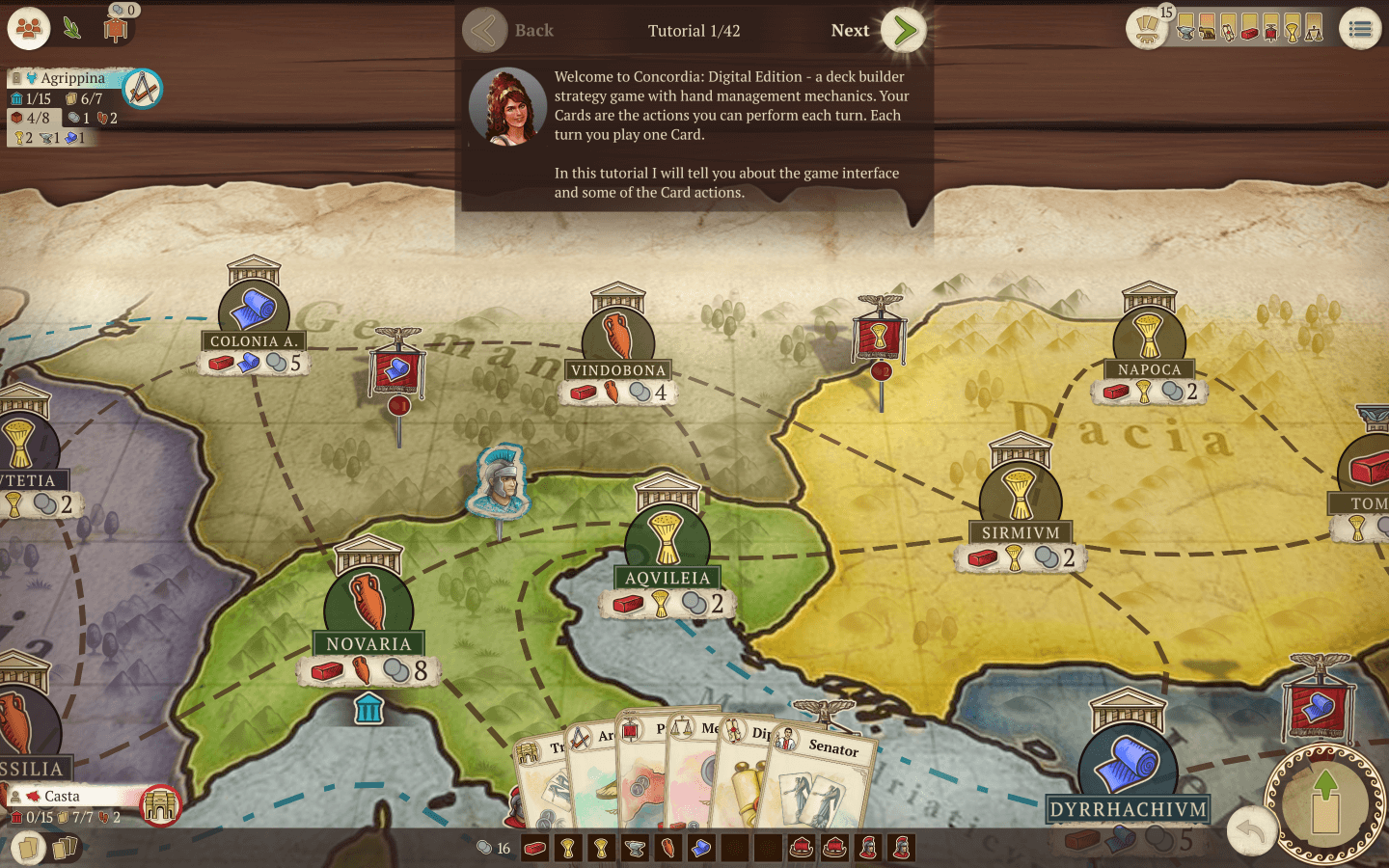The image size is (1389, 868).
Task: Select the blue cloth storehouse slot
Action: [x=701, y=849]
